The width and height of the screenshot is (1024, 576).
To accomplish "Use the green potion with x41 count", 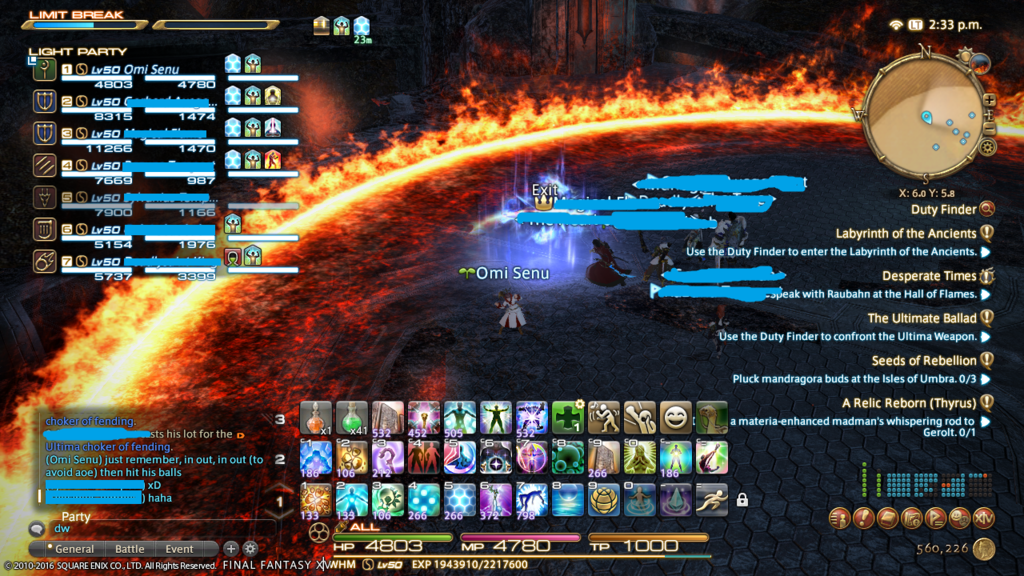I will [351, 418].
